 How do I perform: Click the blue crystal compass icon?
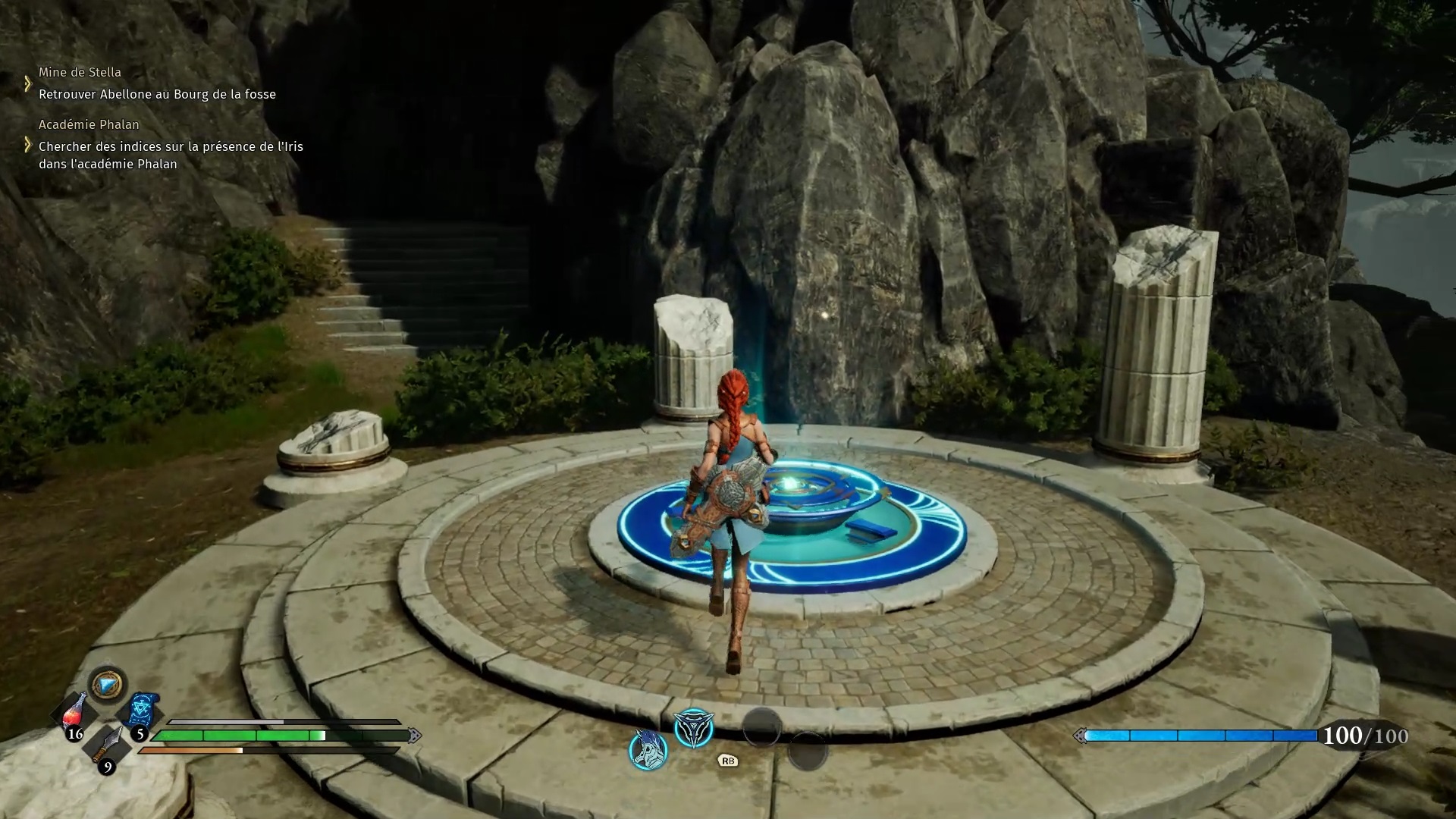(107, 685)
